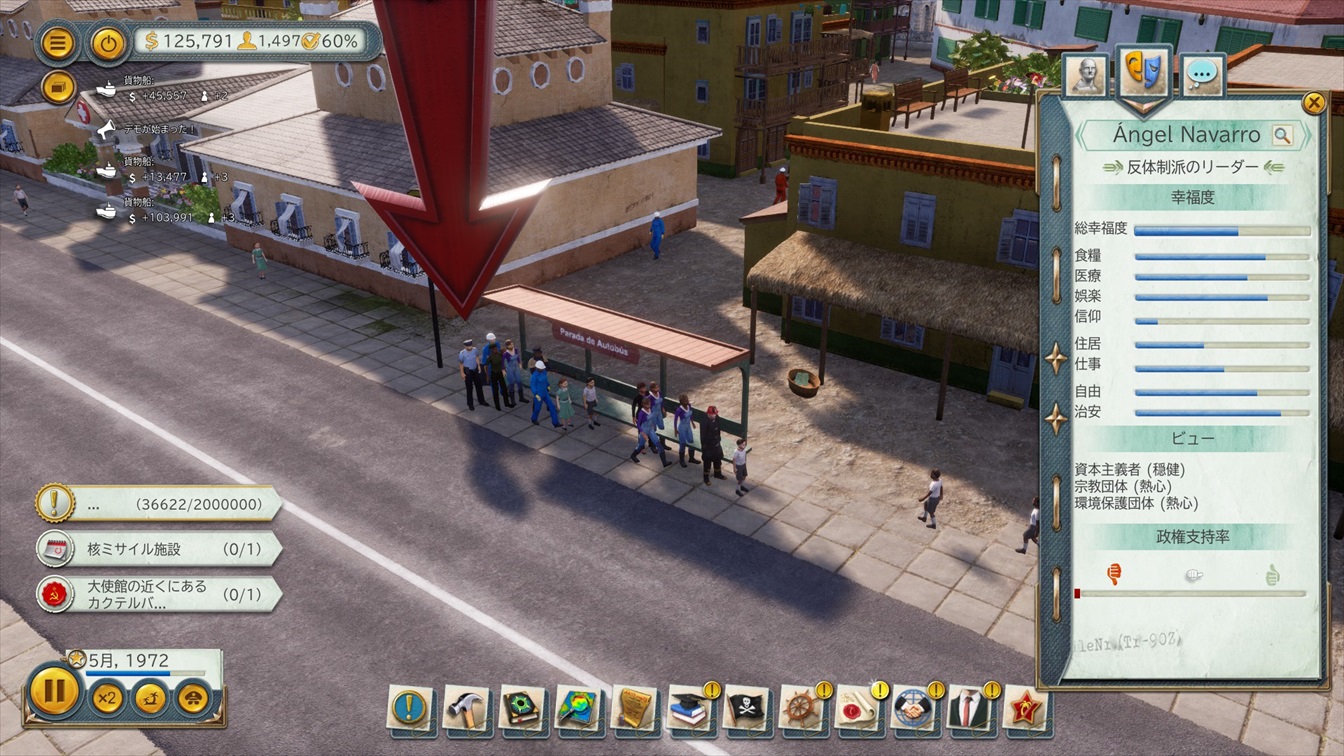Image resolution: width=1344 pixels, height=756 pixels.
Task: Switch to the speech bubble tab
Action: (x=1203, y=75)
